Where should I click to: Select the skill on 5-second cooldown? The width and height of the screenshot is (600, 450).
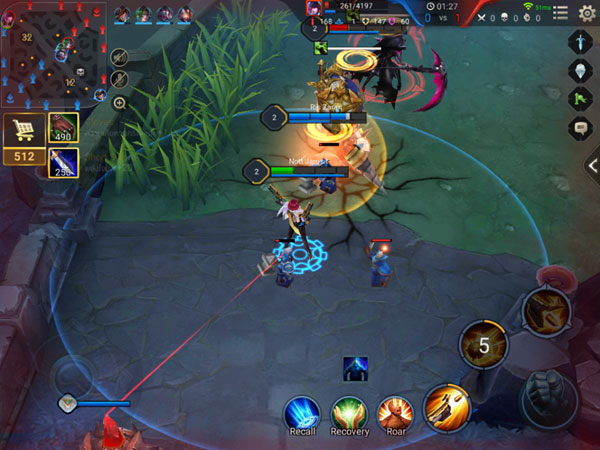pos(483,346)
